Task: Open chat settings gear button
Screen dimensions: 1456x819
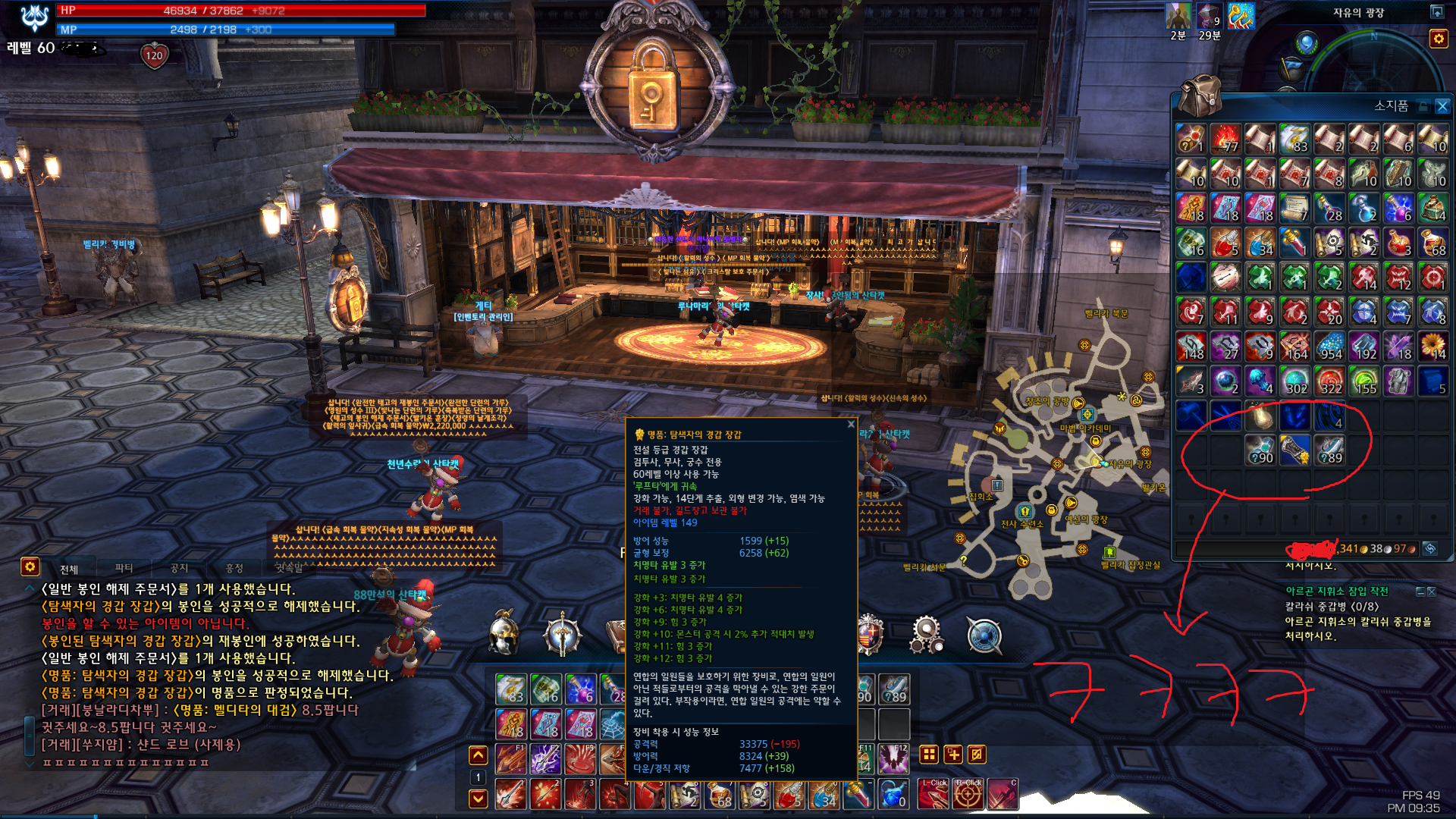Action: 30,566
